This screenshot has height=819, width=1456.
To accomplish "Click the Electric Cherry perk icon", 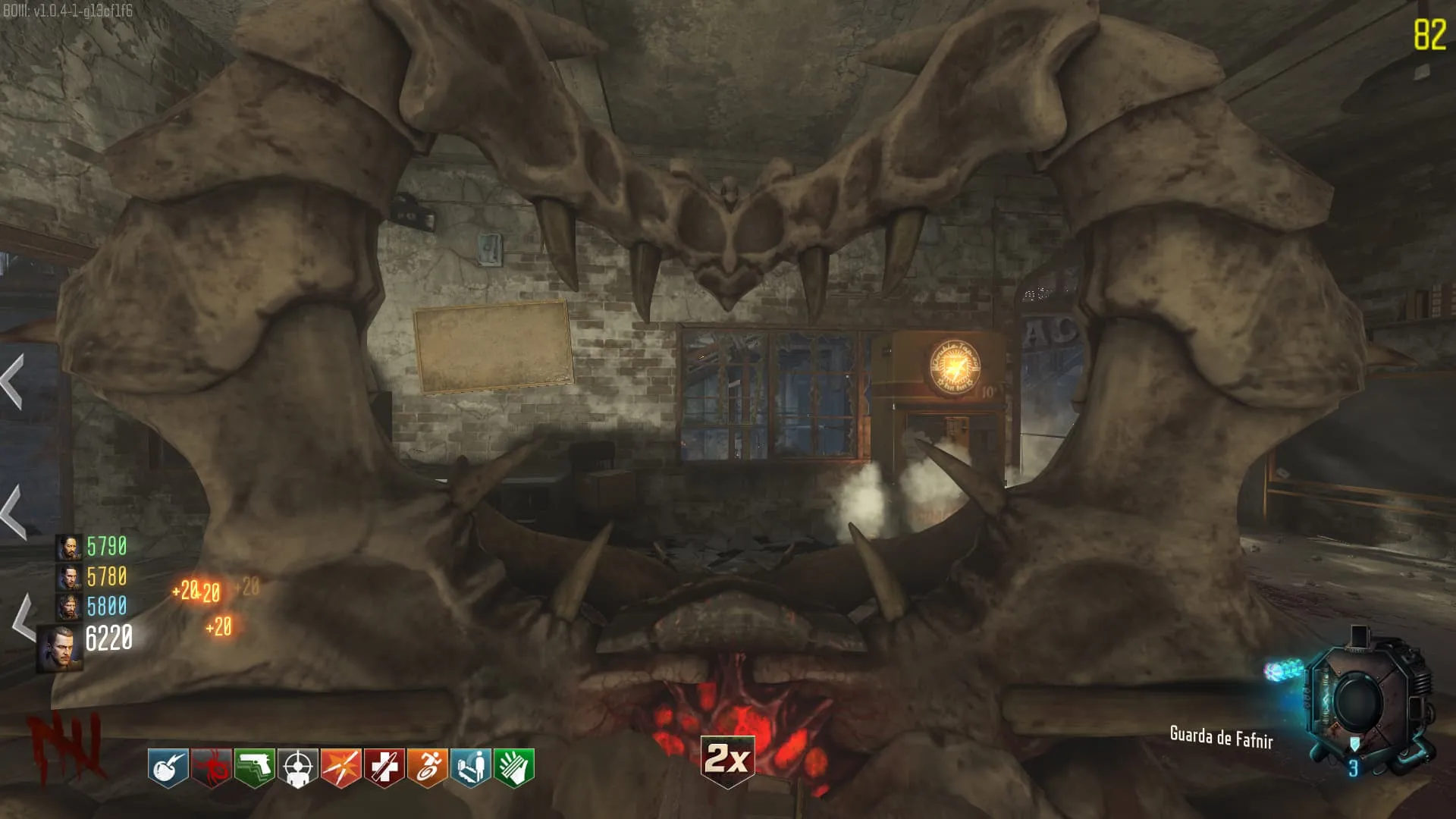I will pyautogui.click(x=168, y=767).
